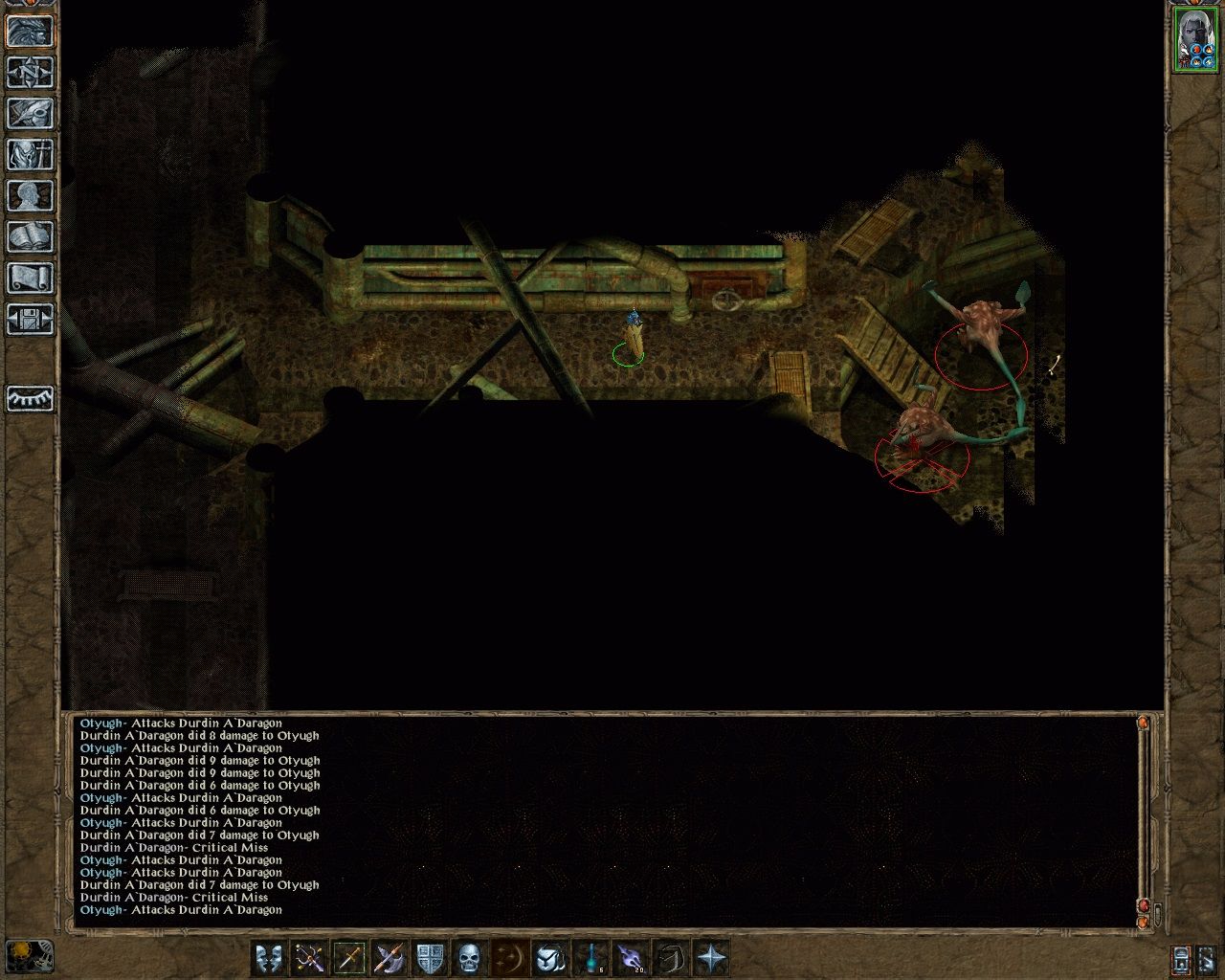Open the area map with the compass icon
1225x980 pixels.
29,74
